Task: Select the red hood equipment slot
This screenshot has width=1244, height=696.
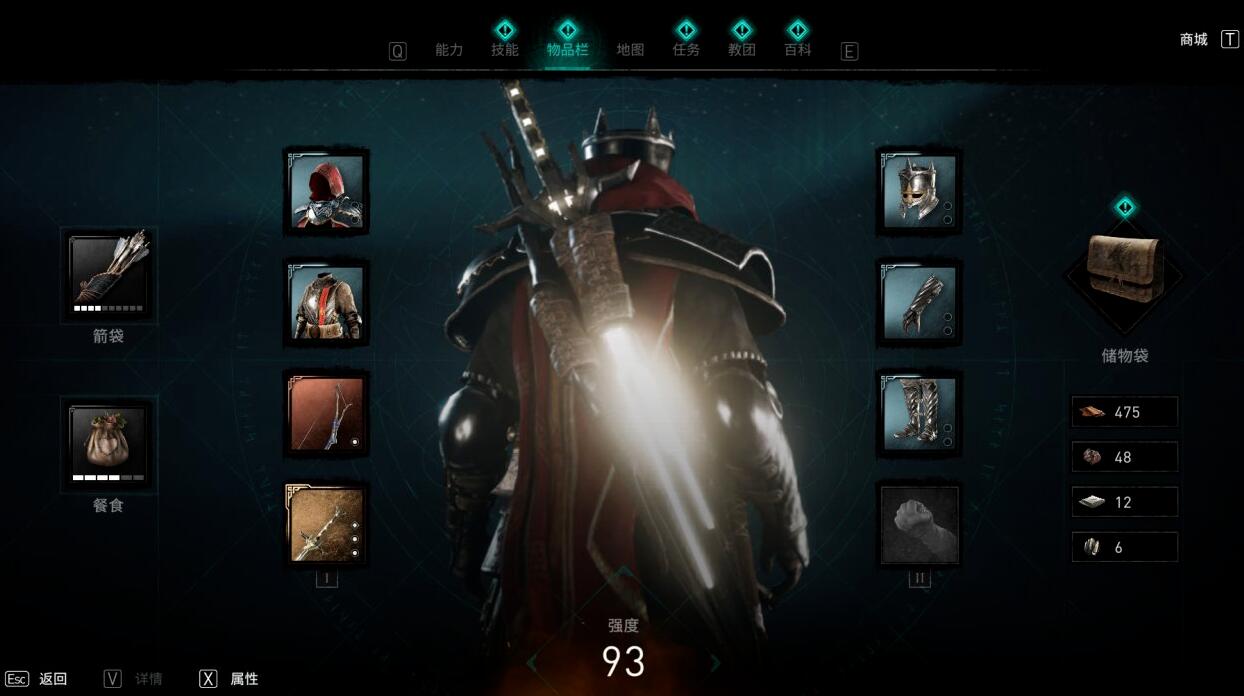Action: point(326,192)
